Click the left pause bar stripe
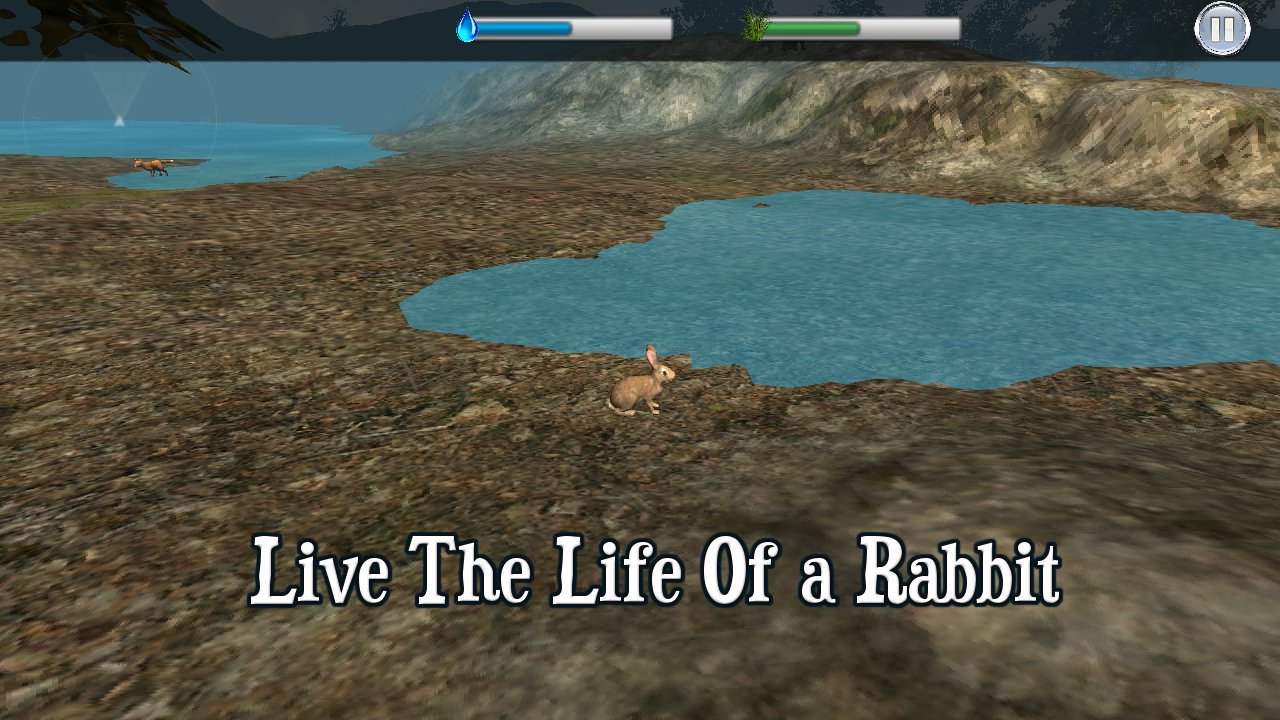The image size is (1280, 720). [1217, 29]
